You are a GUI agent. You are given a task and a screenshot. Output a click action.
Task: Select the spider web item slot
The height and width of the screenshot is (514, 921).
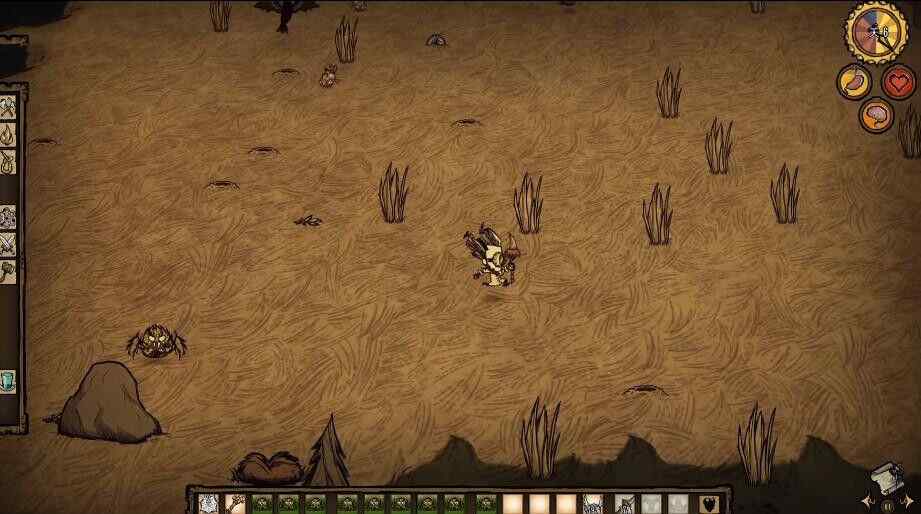208,503
